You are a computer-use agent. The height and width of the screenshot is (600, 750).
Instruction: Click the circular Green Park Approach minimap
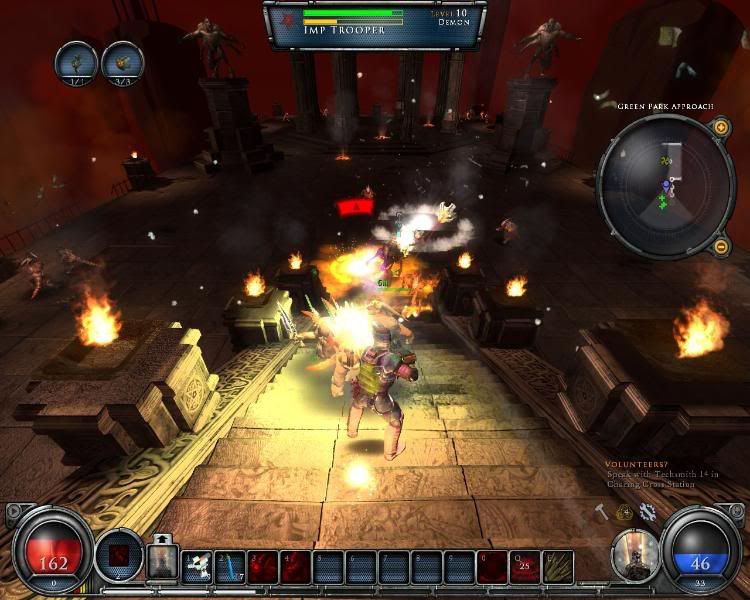pos(665,186)
